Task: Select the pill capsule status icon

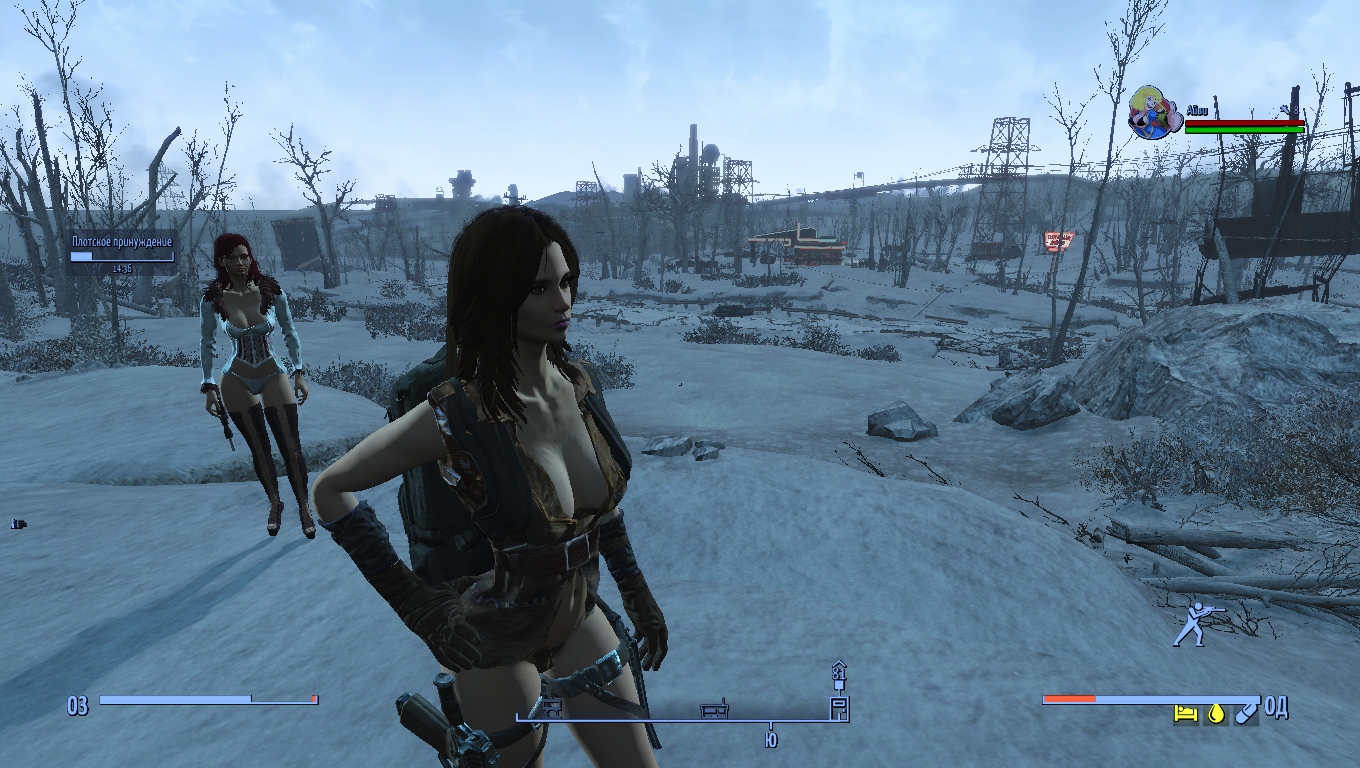Action: click(x=1245, y=713)
